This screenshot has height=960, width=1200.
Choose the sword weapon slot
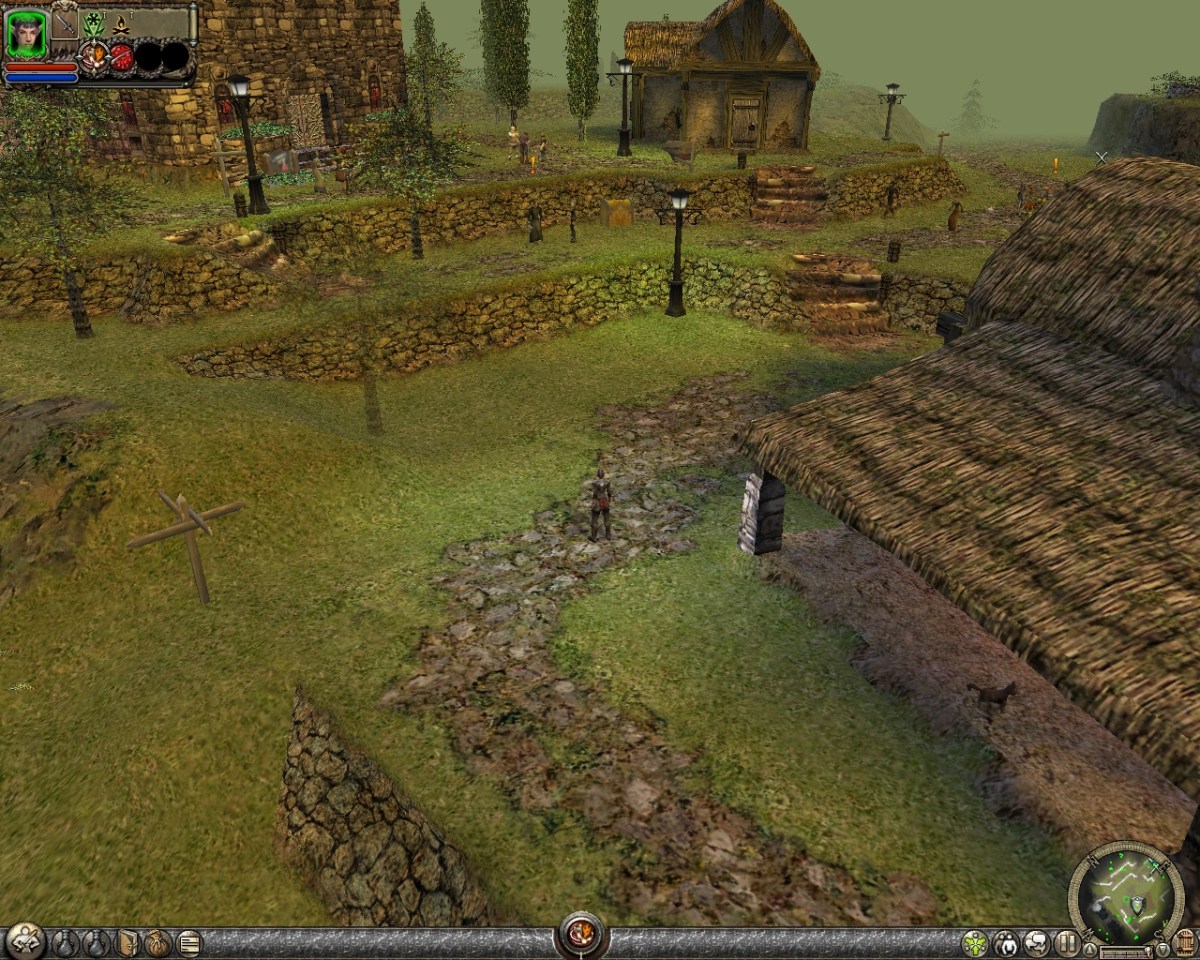click(65, 22)
